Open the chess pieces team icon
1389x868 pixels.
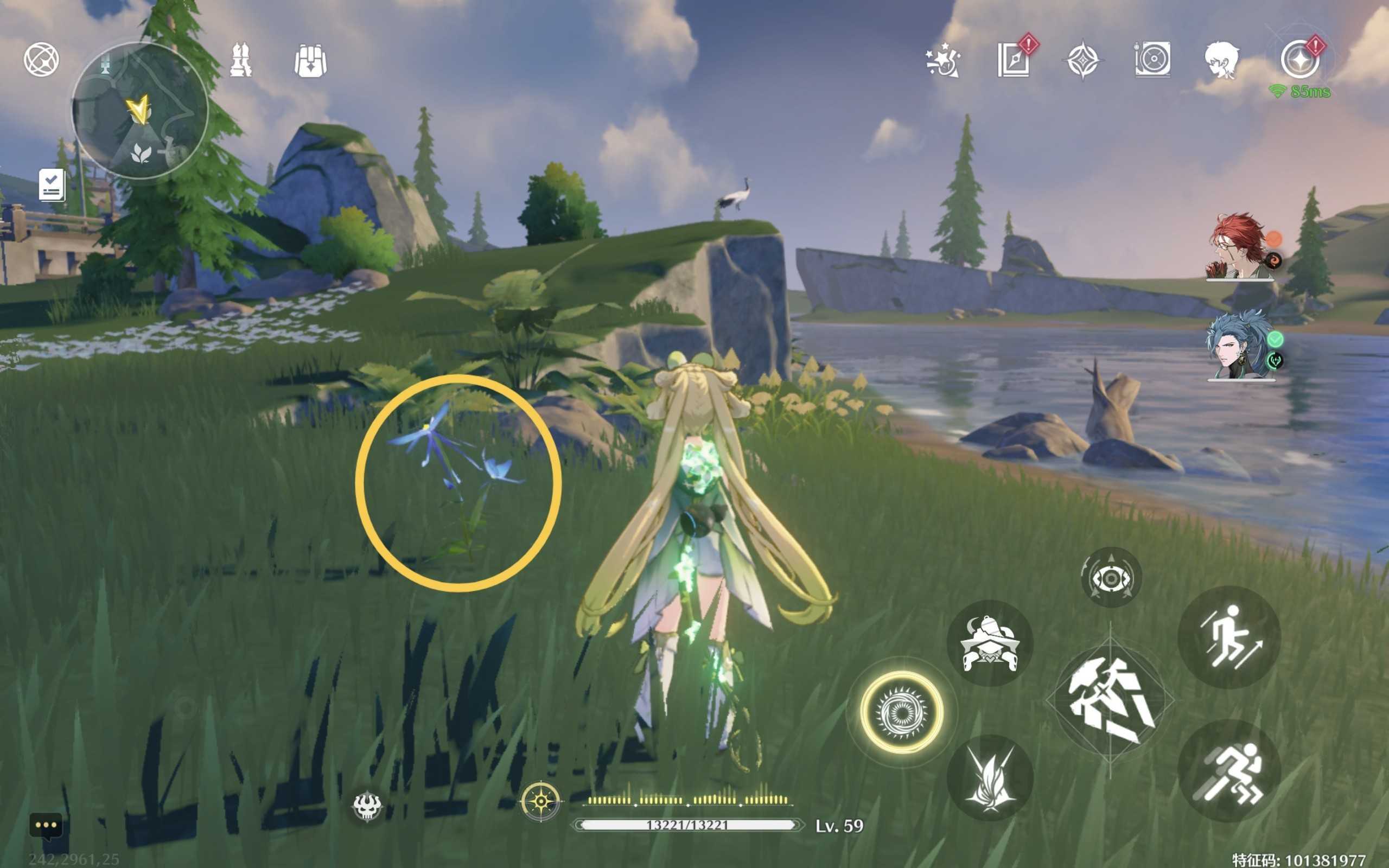click(240, 59)
